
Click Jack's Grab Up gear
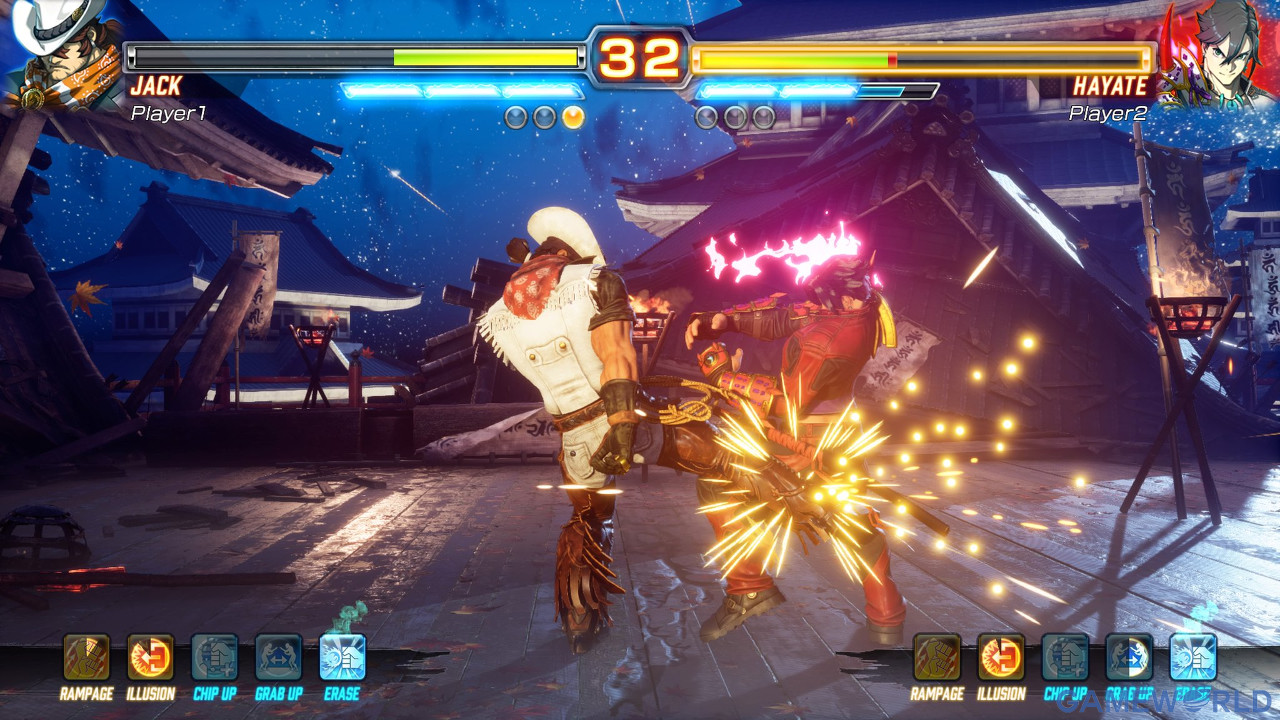[x=279, y=657]
